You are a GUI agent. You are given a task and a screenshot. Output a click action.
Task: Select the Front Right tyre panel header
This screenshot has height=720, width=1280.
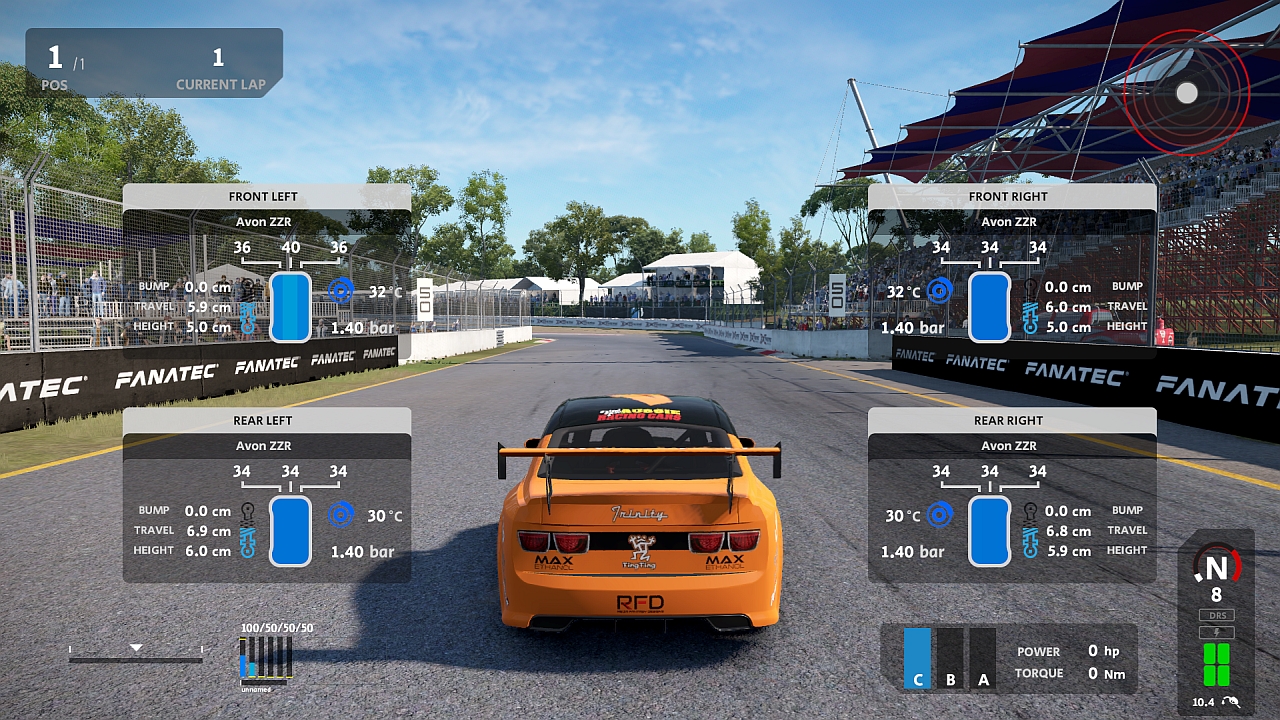[x=1011, y=196]
